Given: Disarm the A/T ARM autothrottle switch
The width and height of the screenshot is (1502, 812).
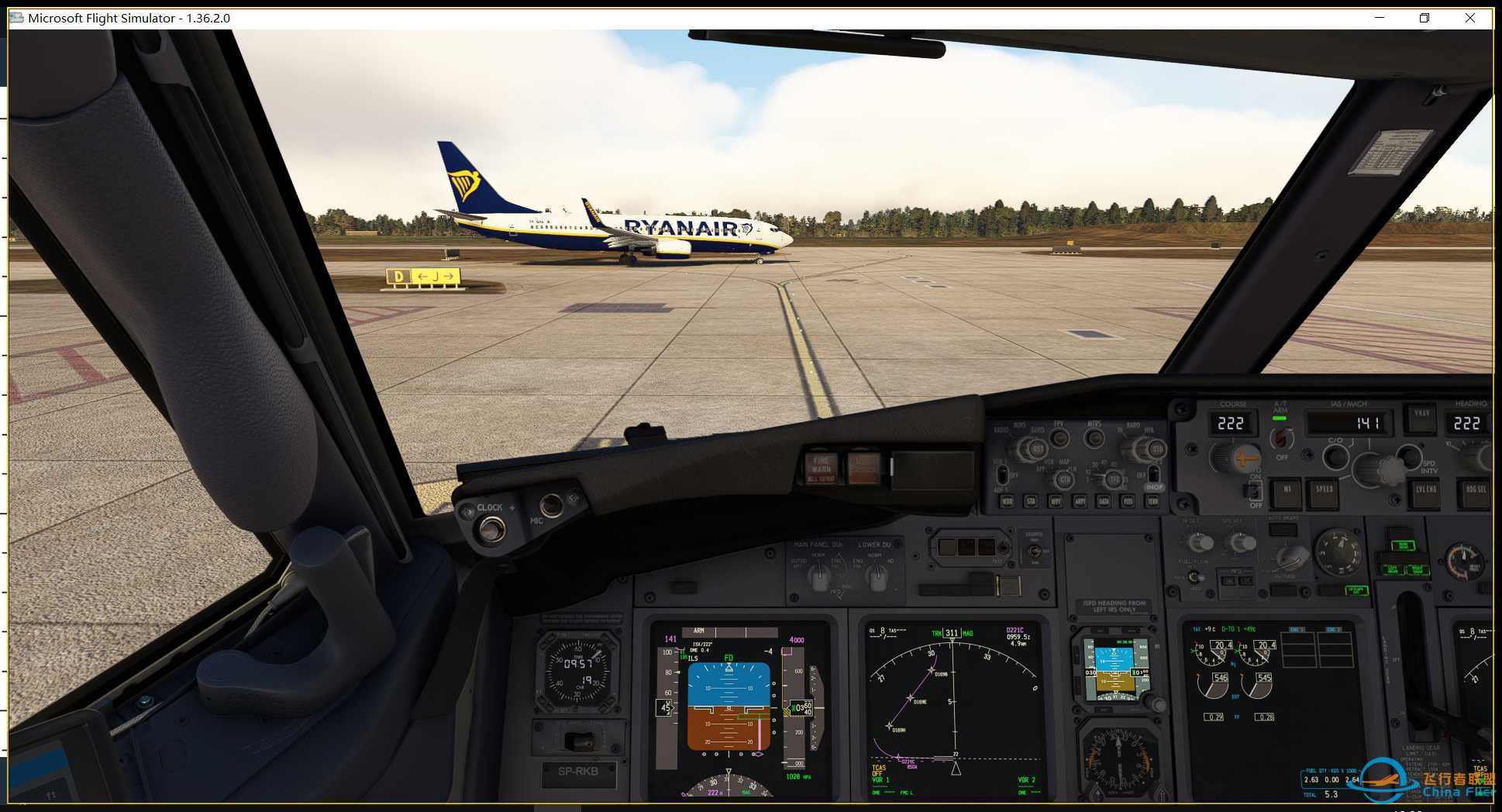Looking at the screenshot, I should tap(1281, 438).
